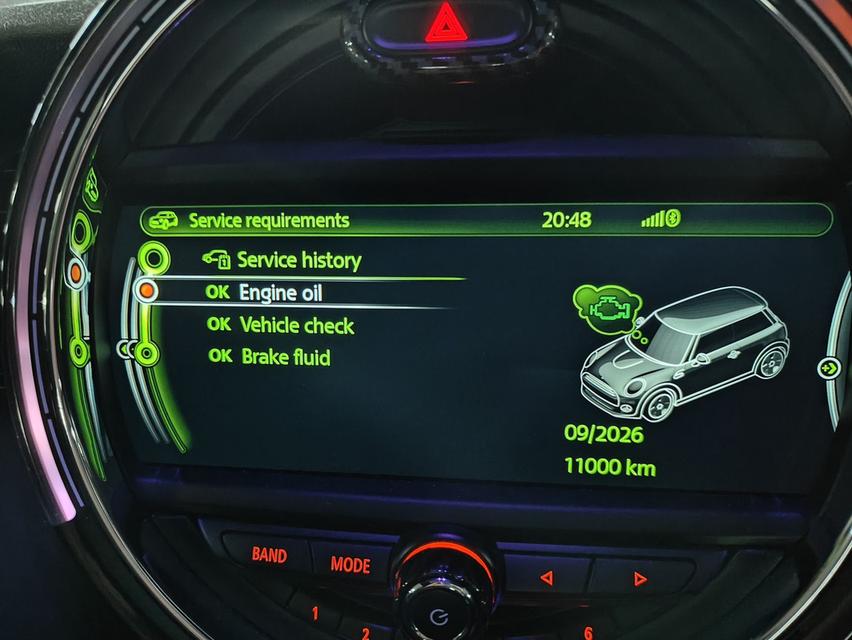Click the Service requirements header car icon
Viewport: 852px width, 640px height.
click(164, 220)
